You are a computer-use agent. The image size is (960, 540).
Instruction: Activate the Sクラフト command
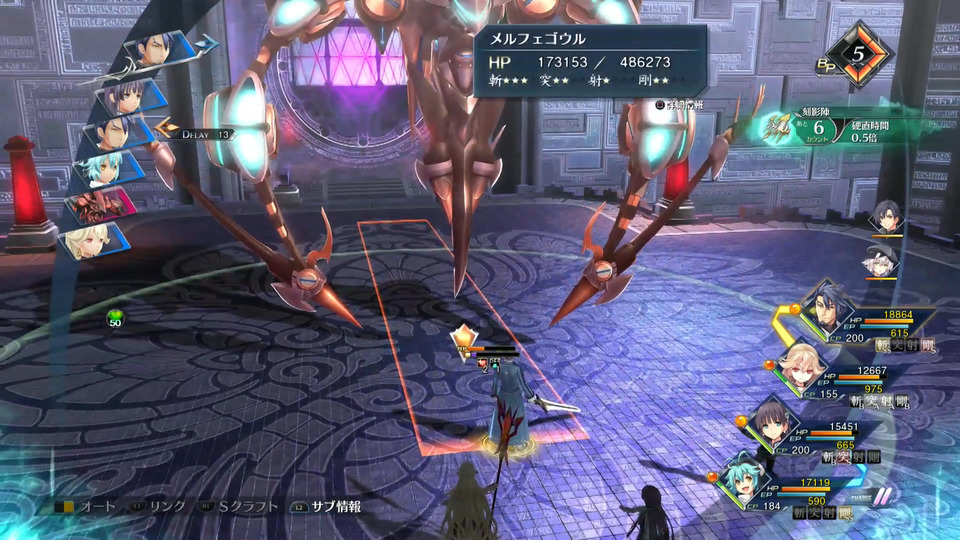tap(240, 507)
